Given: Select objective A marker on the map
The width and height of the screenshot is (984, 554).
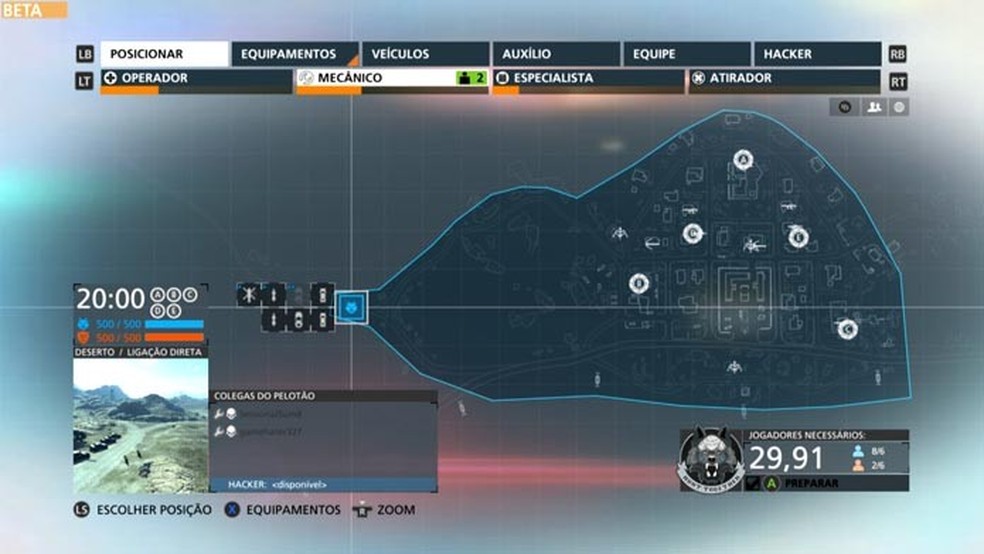Looking at the screenshot, I should tap(743, 158).
